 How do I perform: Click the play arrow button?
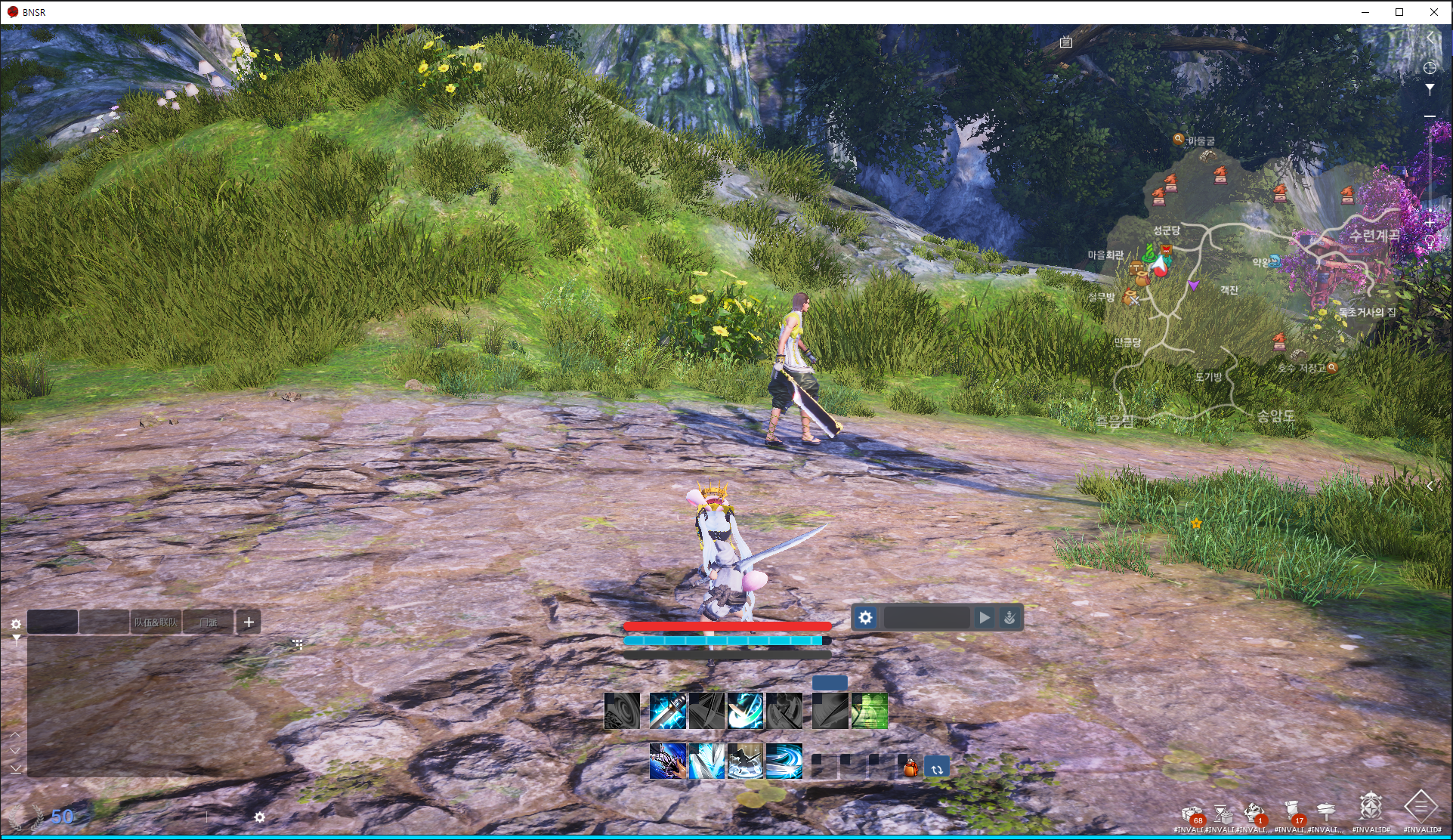pos(984,617)
